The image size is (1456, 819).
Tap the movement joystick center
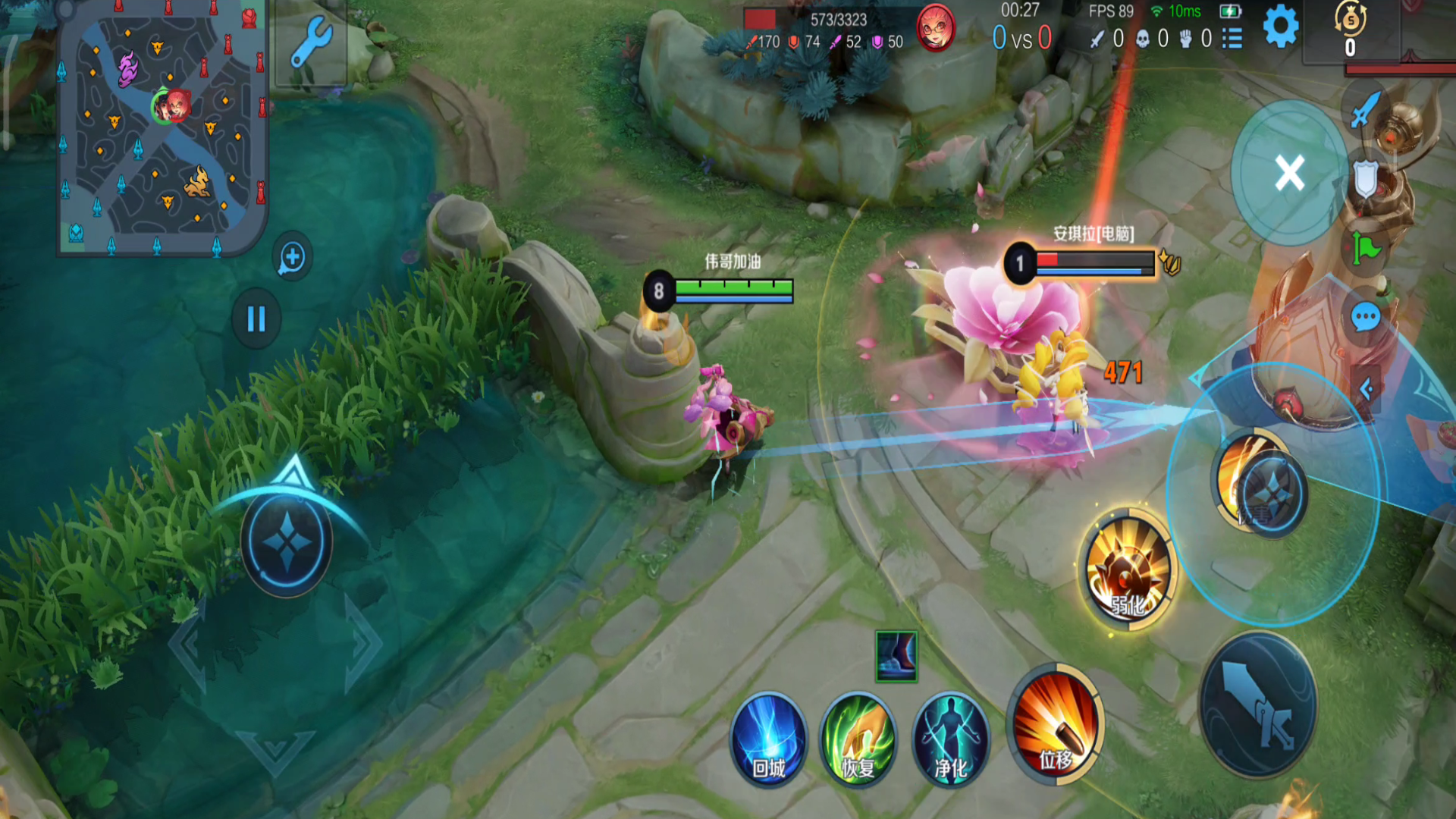[x=287, y=541]
